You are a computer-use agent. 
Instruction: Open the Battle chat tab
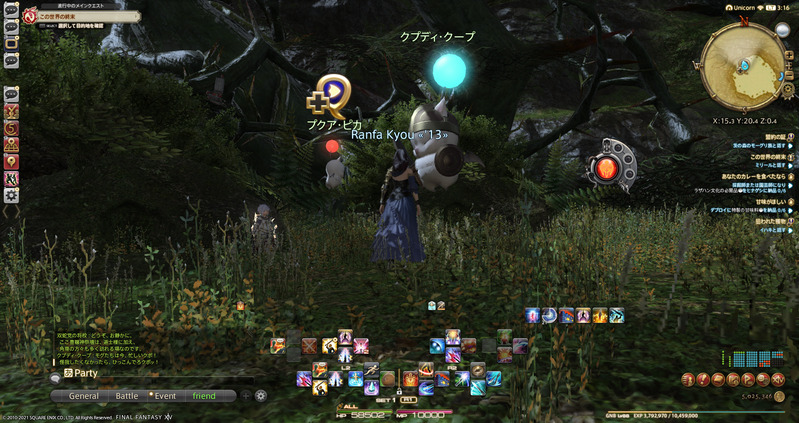pyautogui.click(x=127, y=395)
